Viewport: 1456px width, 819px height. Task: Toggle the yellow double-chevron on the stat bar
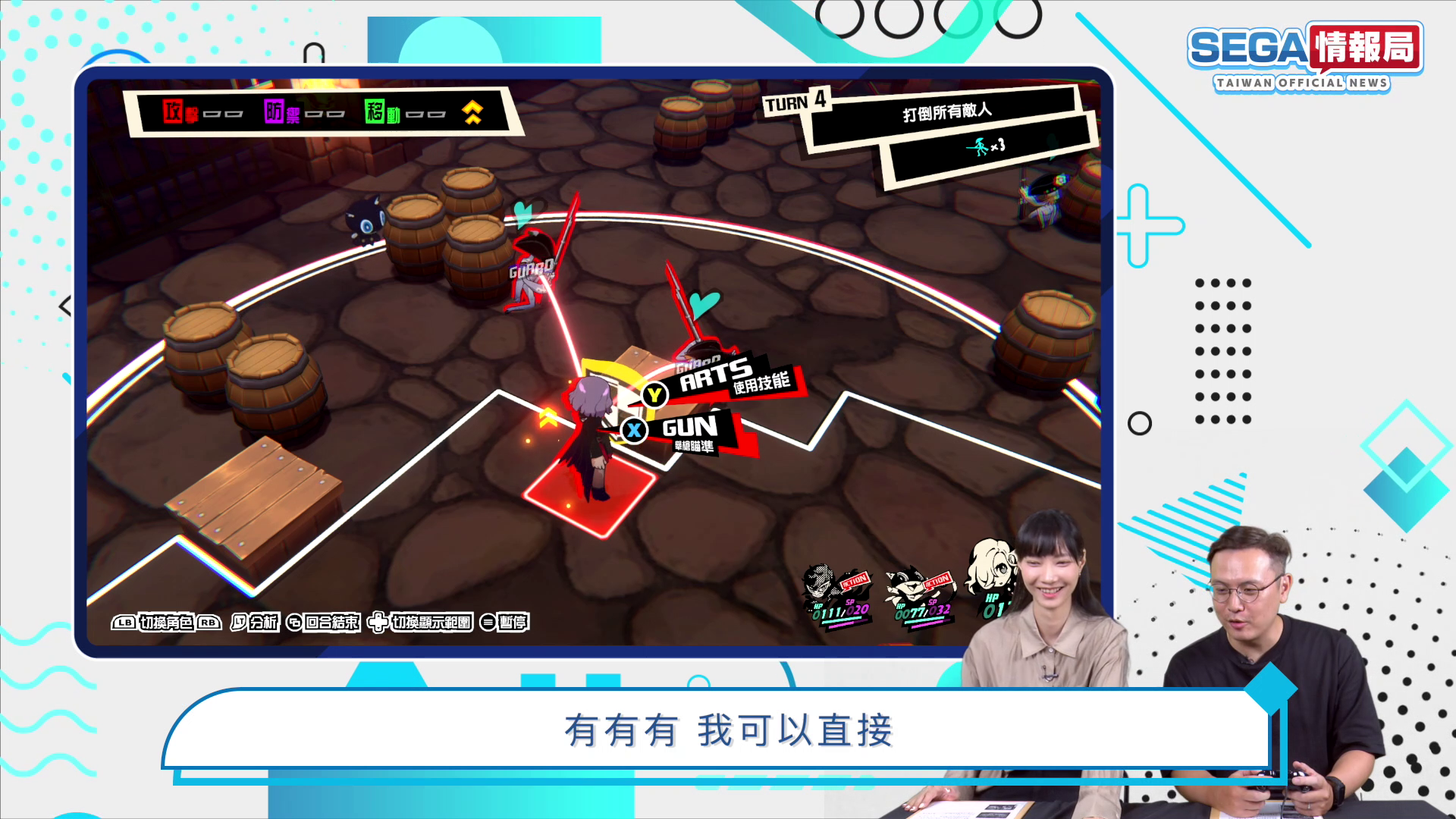473,114
